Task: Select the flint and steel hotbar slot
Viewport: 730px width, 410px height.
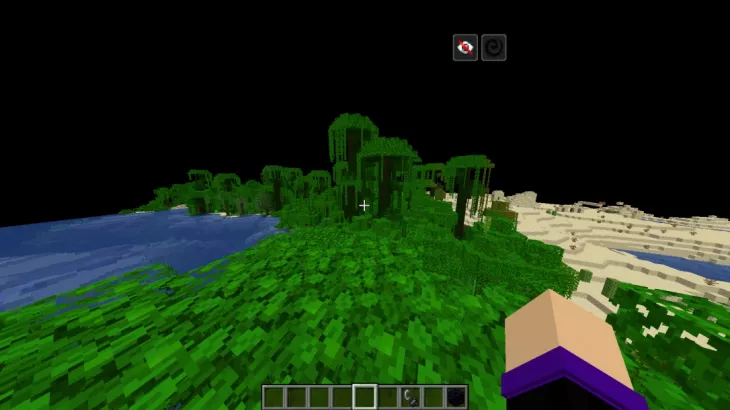Action: (410, 397)
